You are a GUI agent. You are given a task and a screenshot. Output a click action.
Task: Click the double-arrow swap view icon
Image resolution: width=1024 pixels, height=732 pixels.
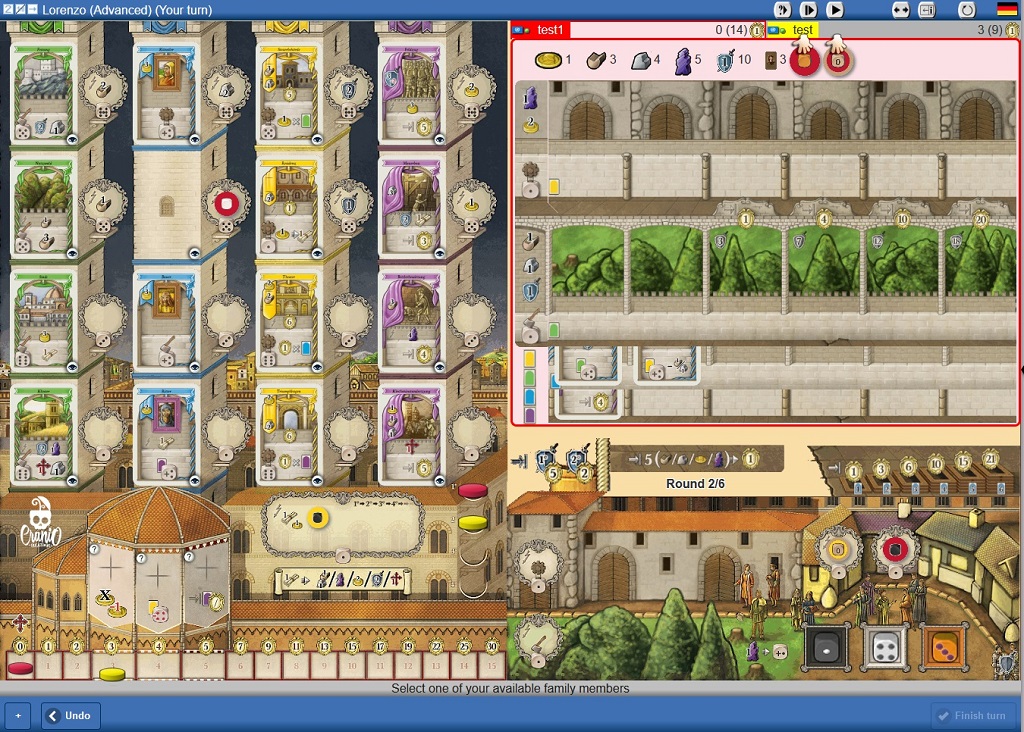point(901,9)
